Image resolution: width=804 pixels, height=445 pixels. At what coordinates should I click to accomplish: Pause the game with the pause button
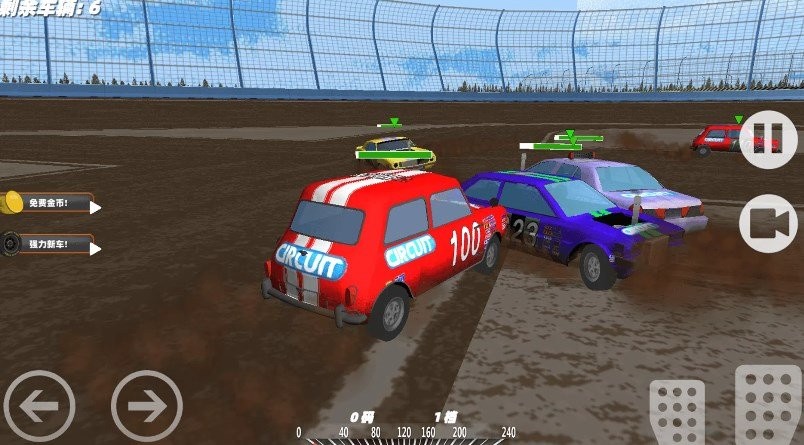pos(767,139)
